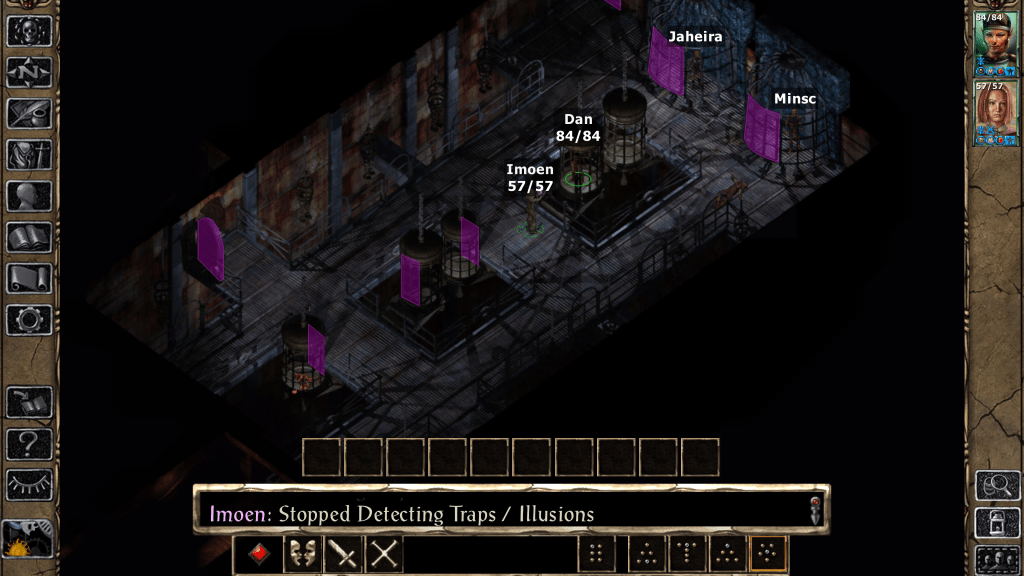The height and width of the screenshot is (576, 1024).
Task: Click the red gem guard button
Action: pyautogui.click(x=258, y=554)
